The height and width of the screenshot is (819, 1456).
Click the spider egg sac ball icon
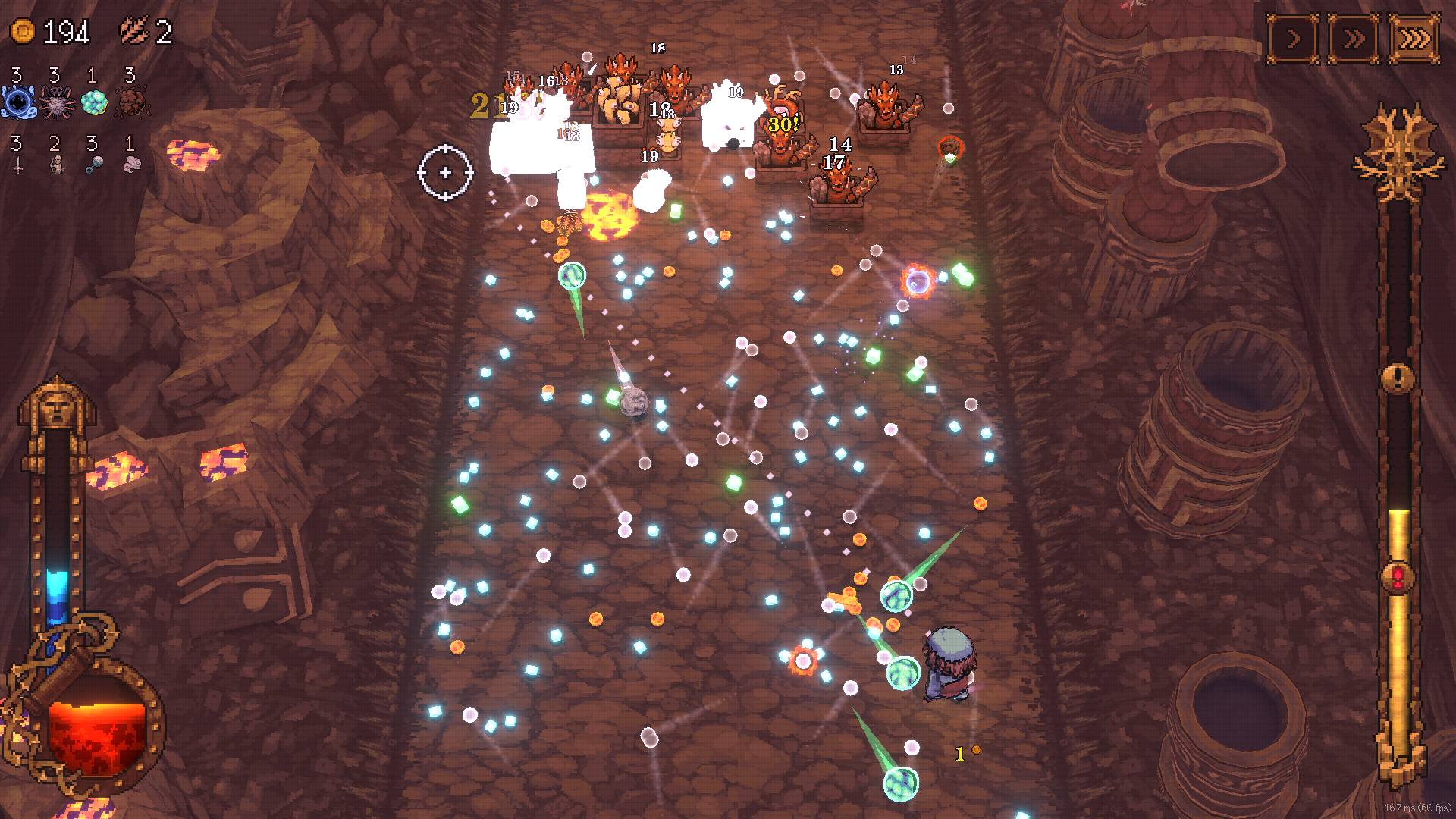tap(56, 102)
